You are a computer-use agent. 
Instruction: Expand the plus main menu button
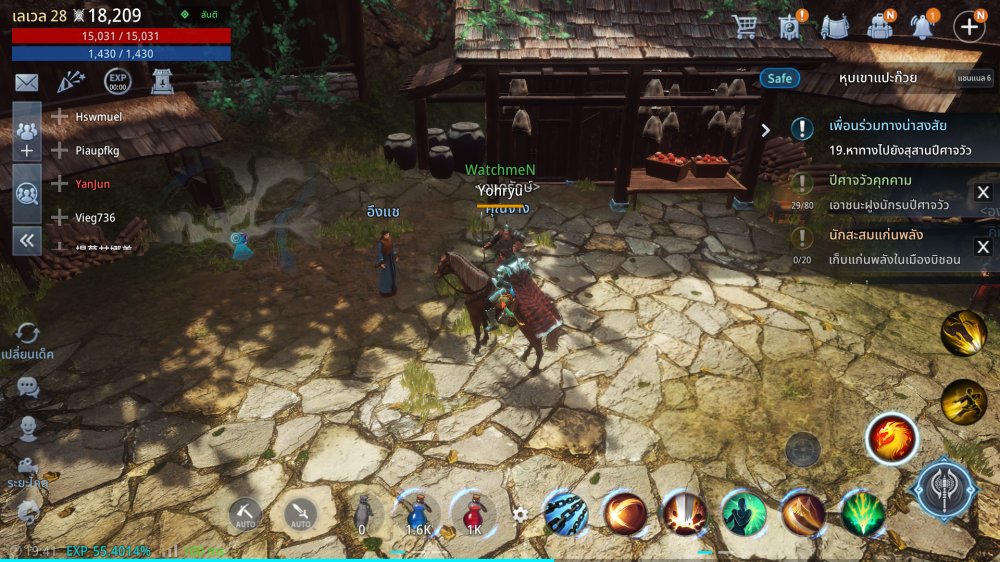pyautogui.click(x=969, y=26)
